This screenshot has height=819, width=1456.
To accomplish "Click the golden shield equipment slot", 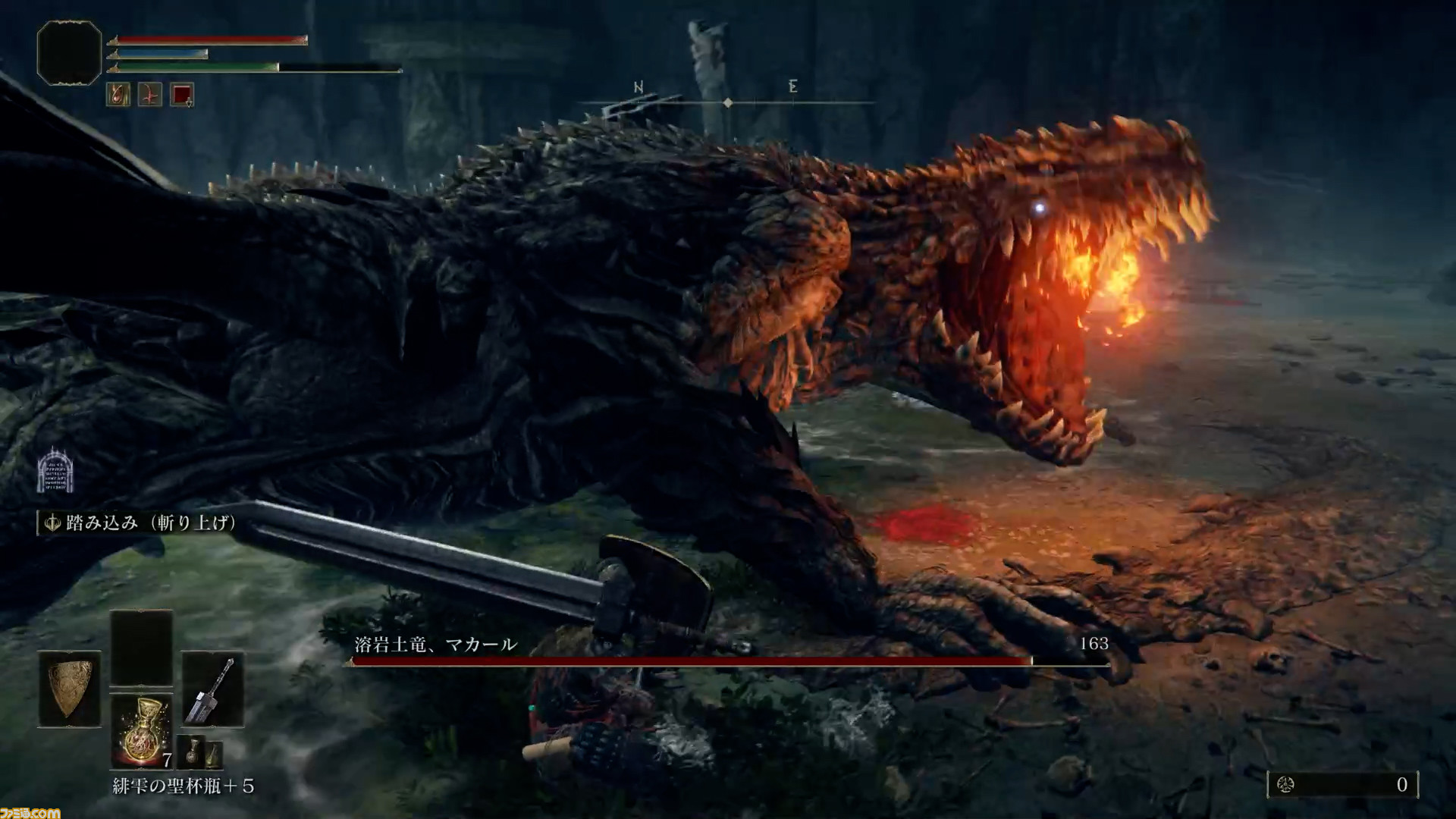I will (69, 689).
